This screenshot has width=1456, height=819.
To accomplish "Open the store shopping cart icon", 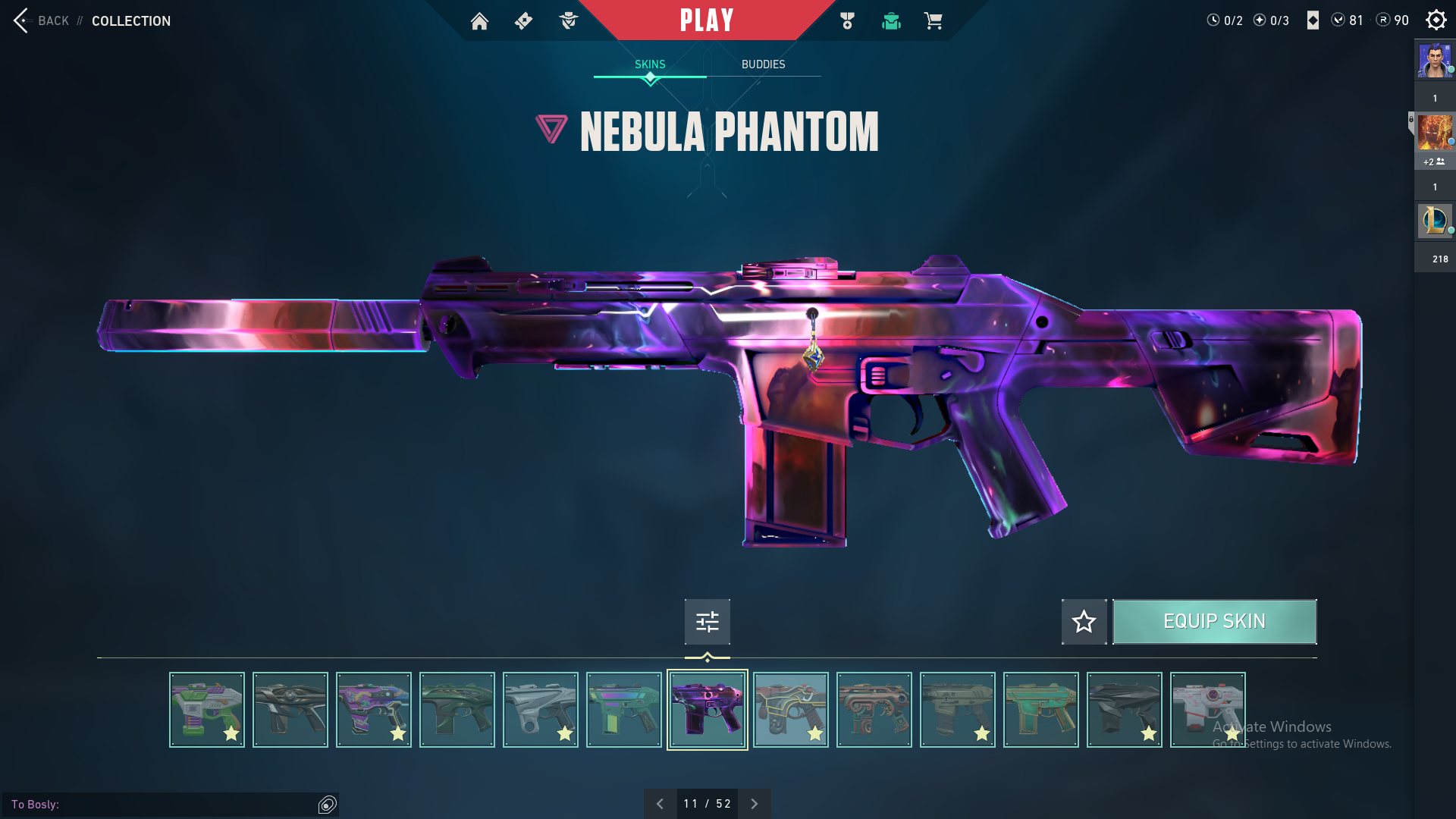I will pos(933,21).
